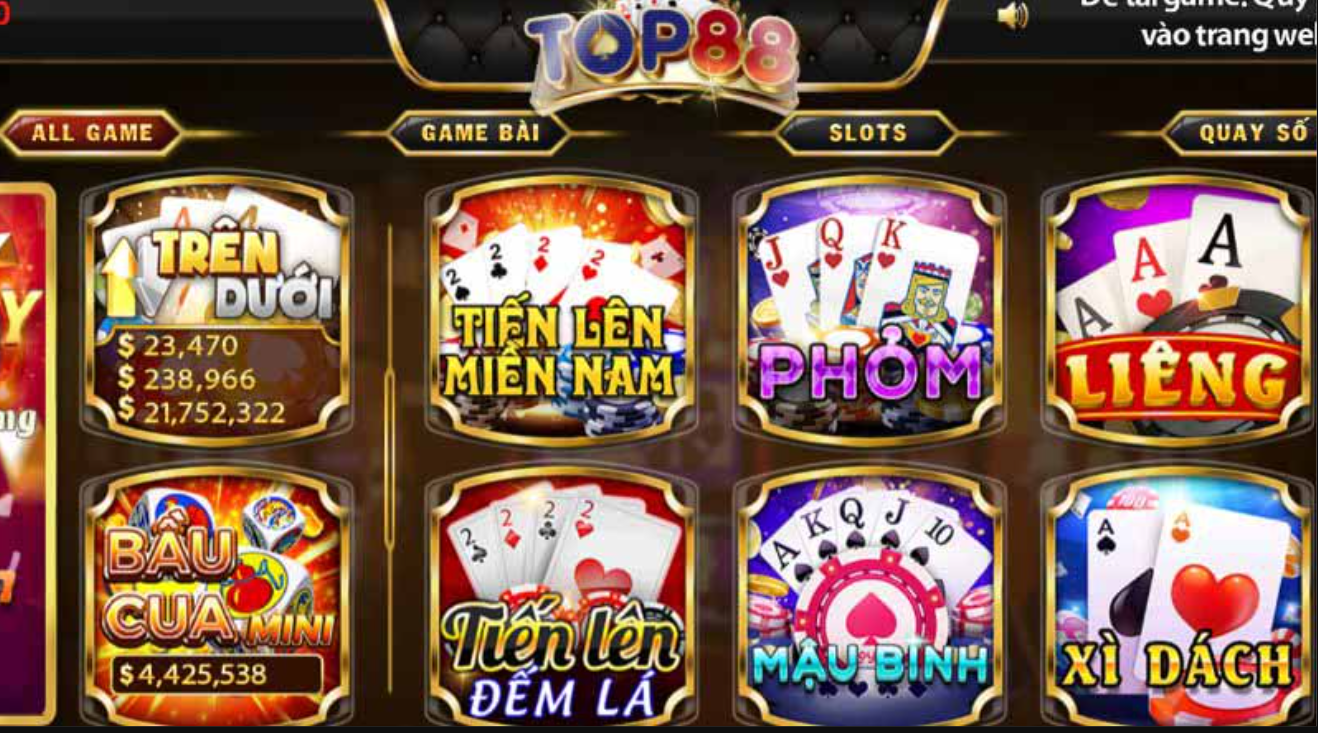This screenshot has height=733, width=1318.
Task: Switch to the SLOTS tab
Action: pos(869,131)
